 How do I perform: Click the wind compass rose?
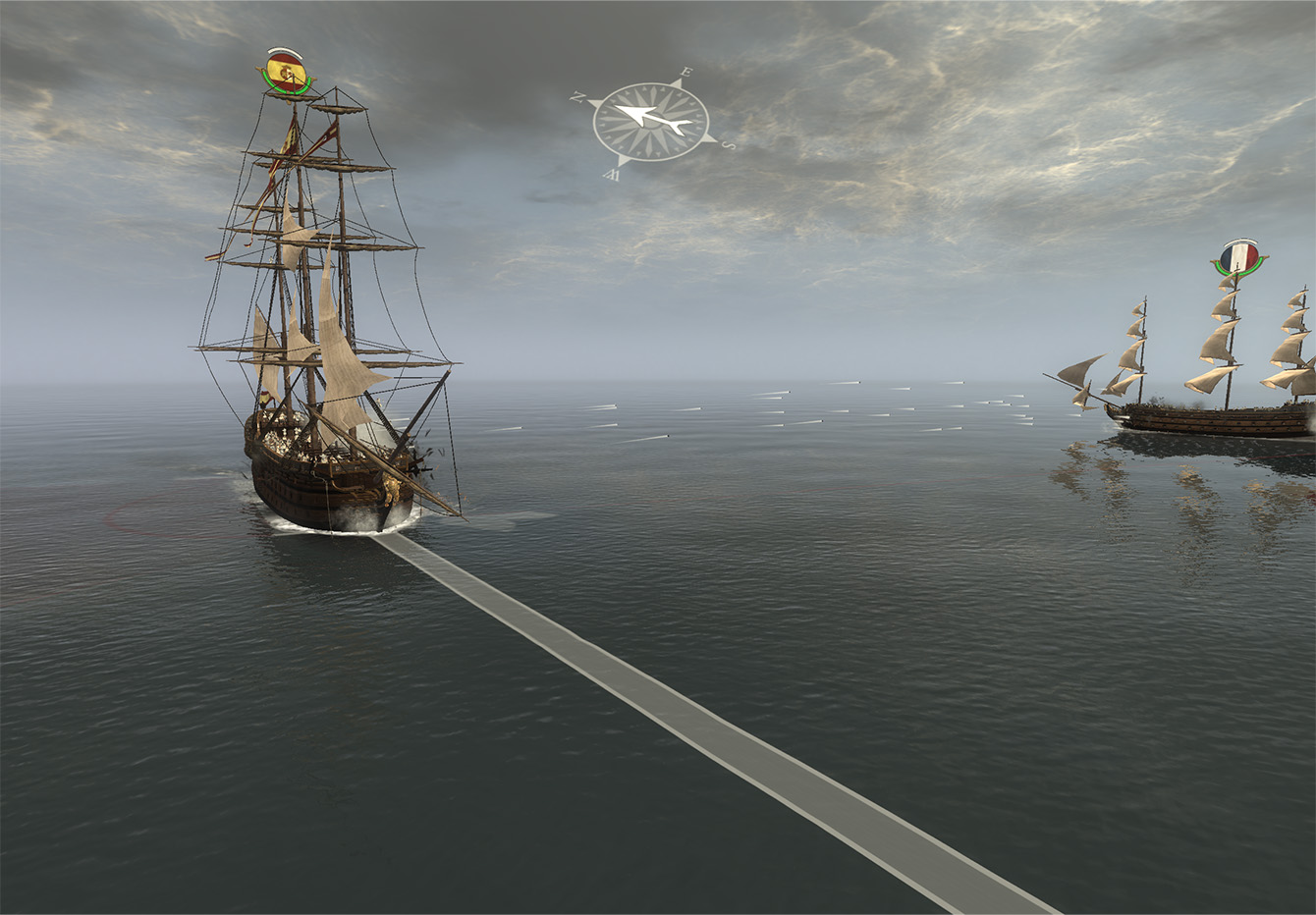click(650, 122)
